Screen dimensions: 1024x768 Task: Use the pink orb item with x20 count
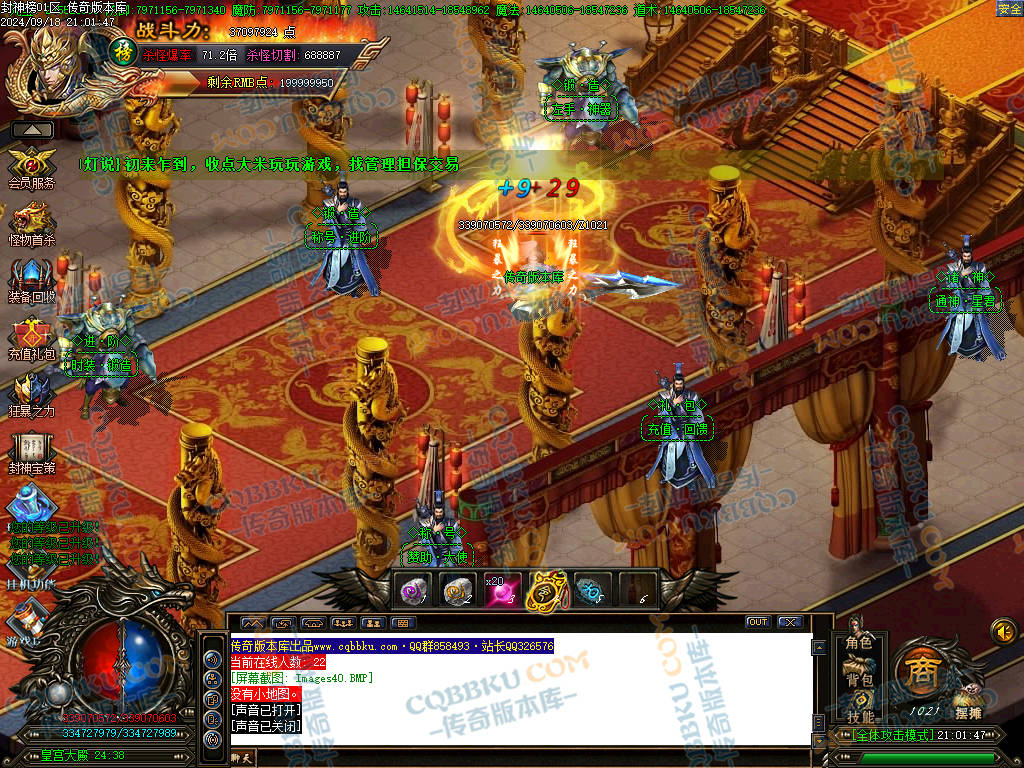click(x=501, y=591)
